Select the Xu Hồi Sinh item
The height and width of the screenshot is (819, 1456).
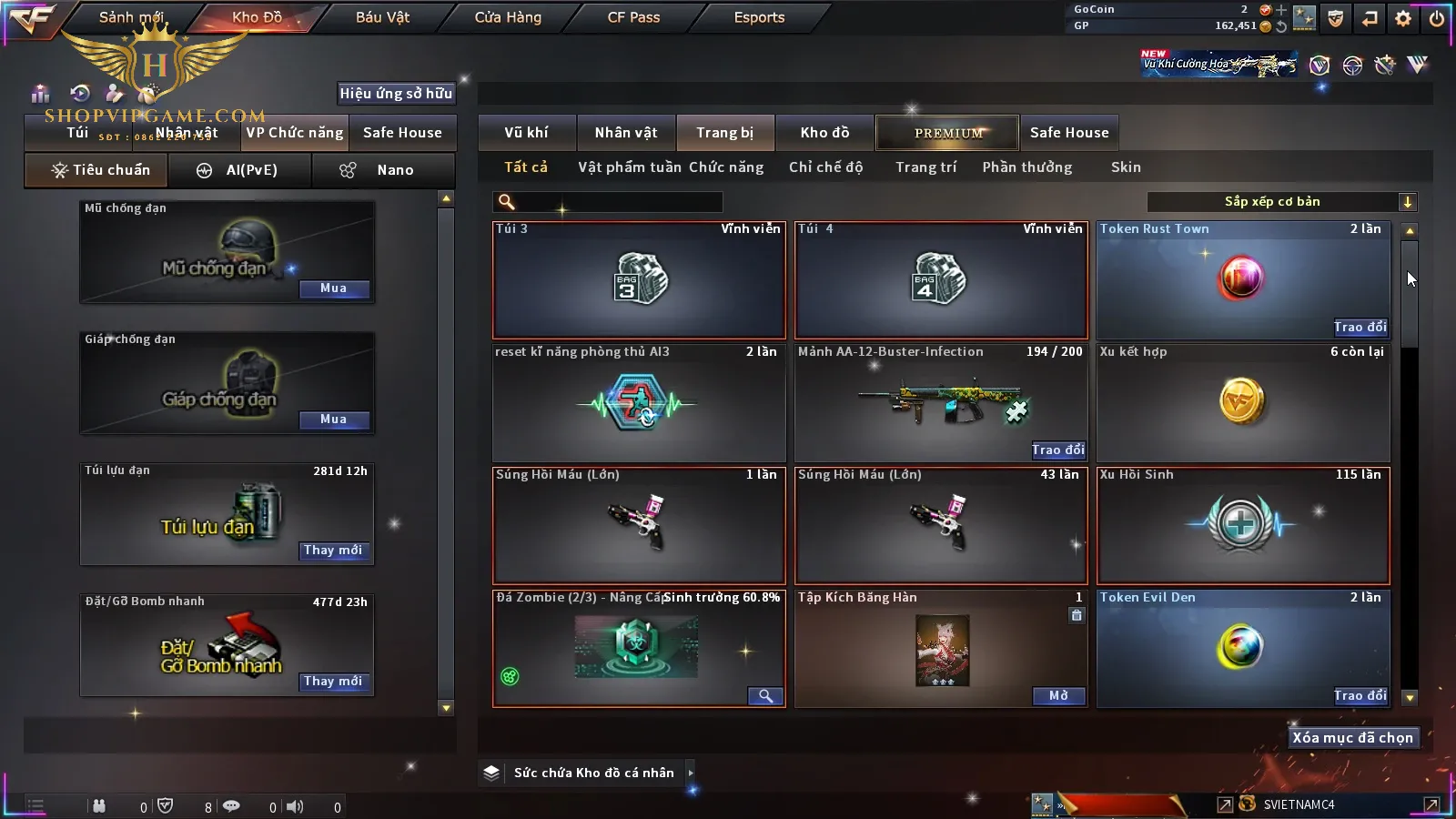[x=1243, y=525]
